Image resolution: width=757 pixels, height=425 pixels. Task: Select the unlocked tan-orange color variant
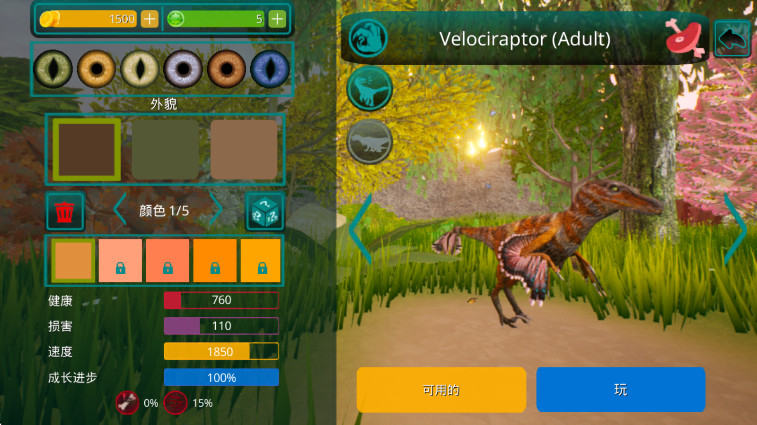(x=72, y=260)
